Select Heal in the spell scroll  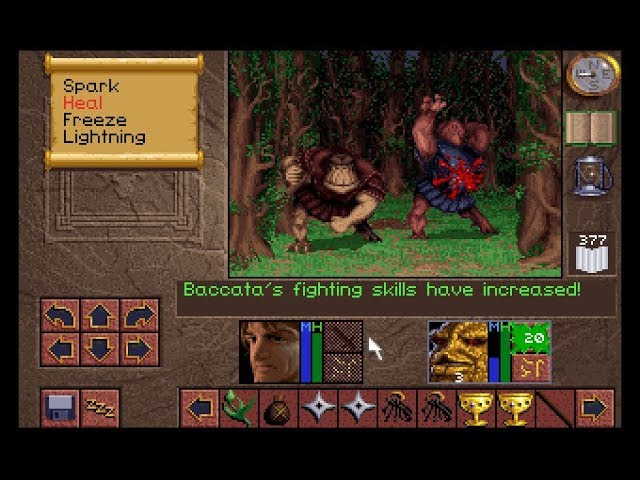click(82, 104)
